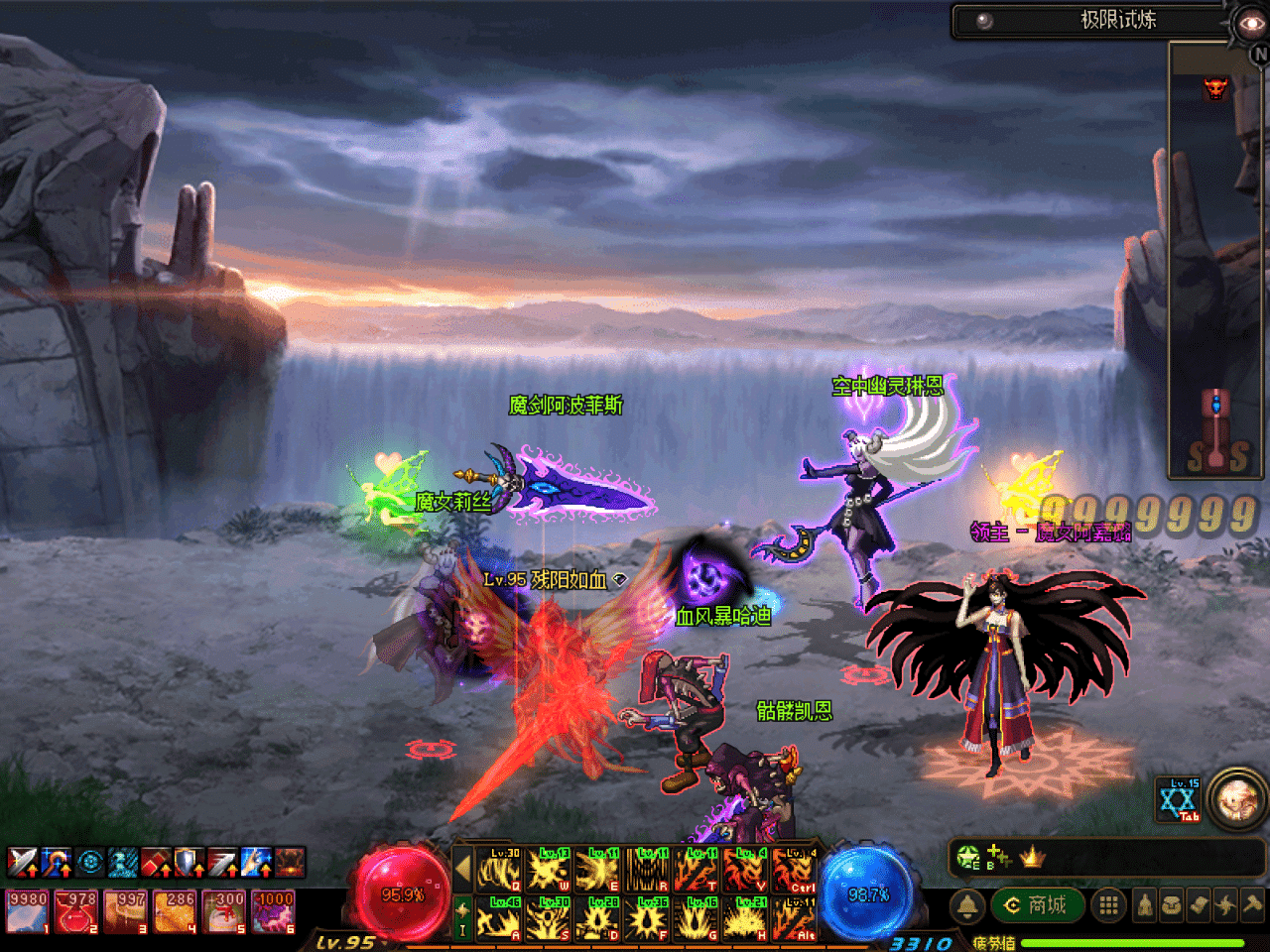Use the item in quick slot 5
Screen dimensions: 1270x952
(225, 911)
